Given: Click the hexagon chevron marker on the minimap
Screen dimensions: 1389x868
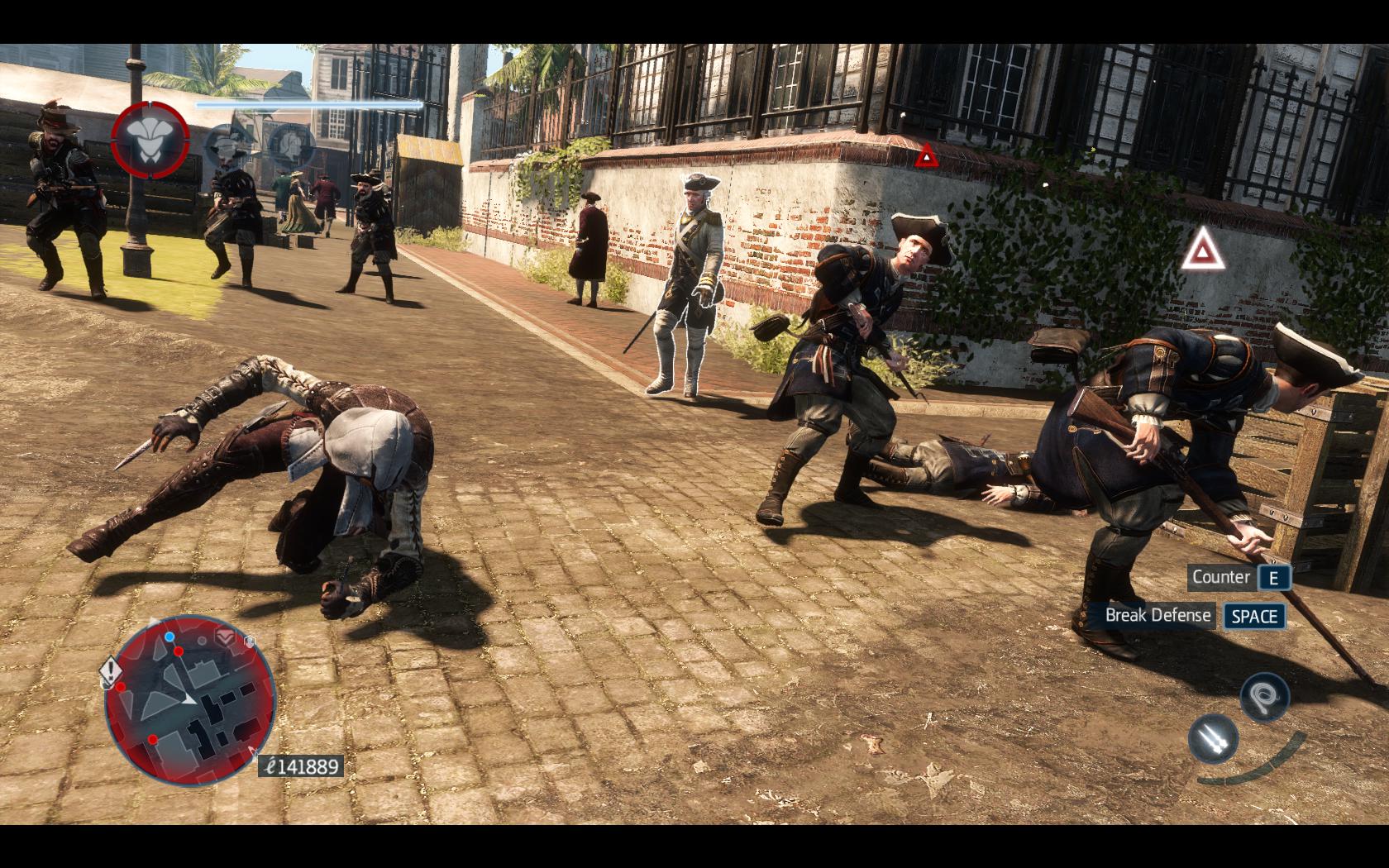Looking at the screenshot, I should [227, 637].
